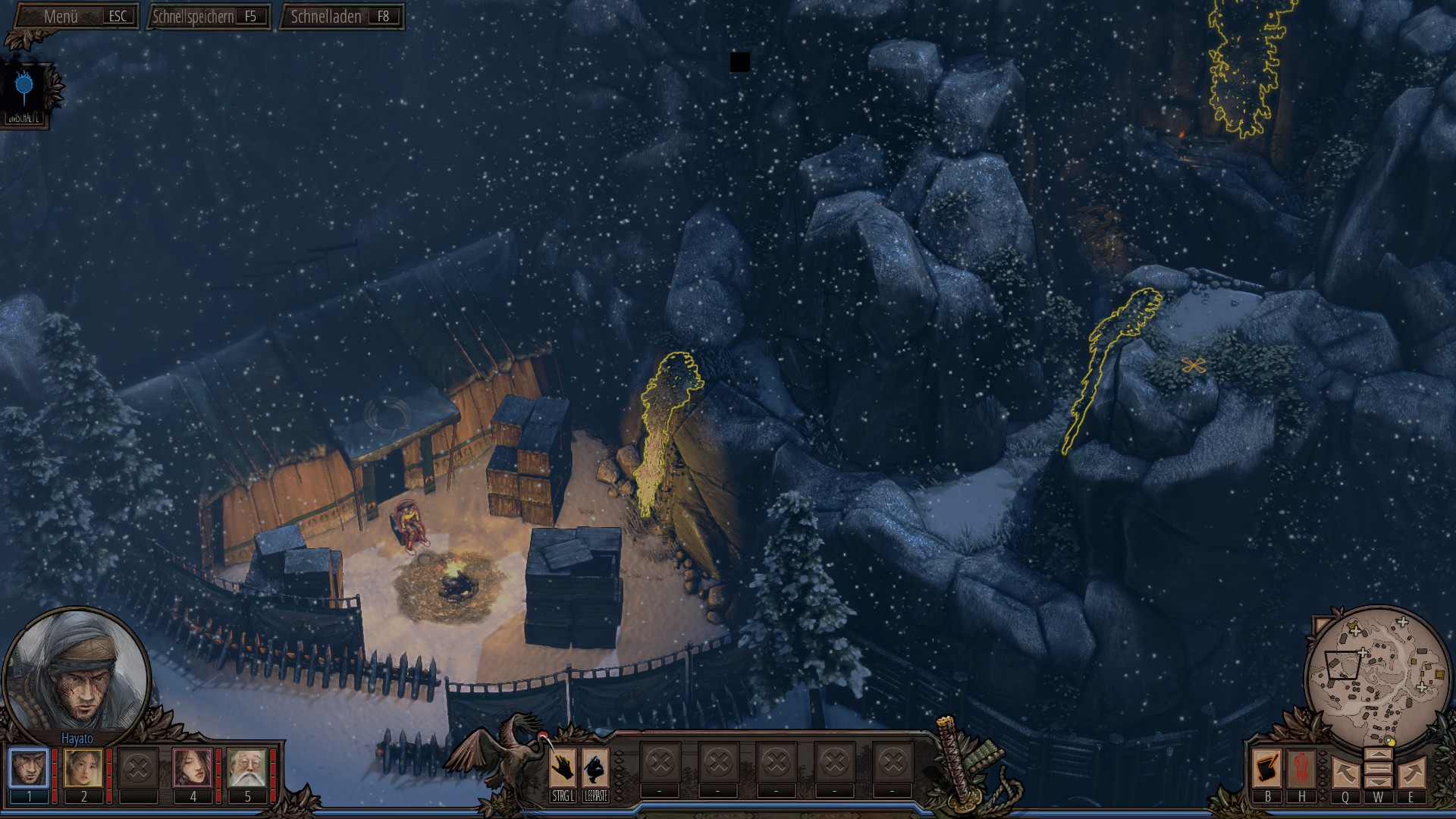
Task: Activate the yellow hand interaction ability
Action: tap(563, 769)
